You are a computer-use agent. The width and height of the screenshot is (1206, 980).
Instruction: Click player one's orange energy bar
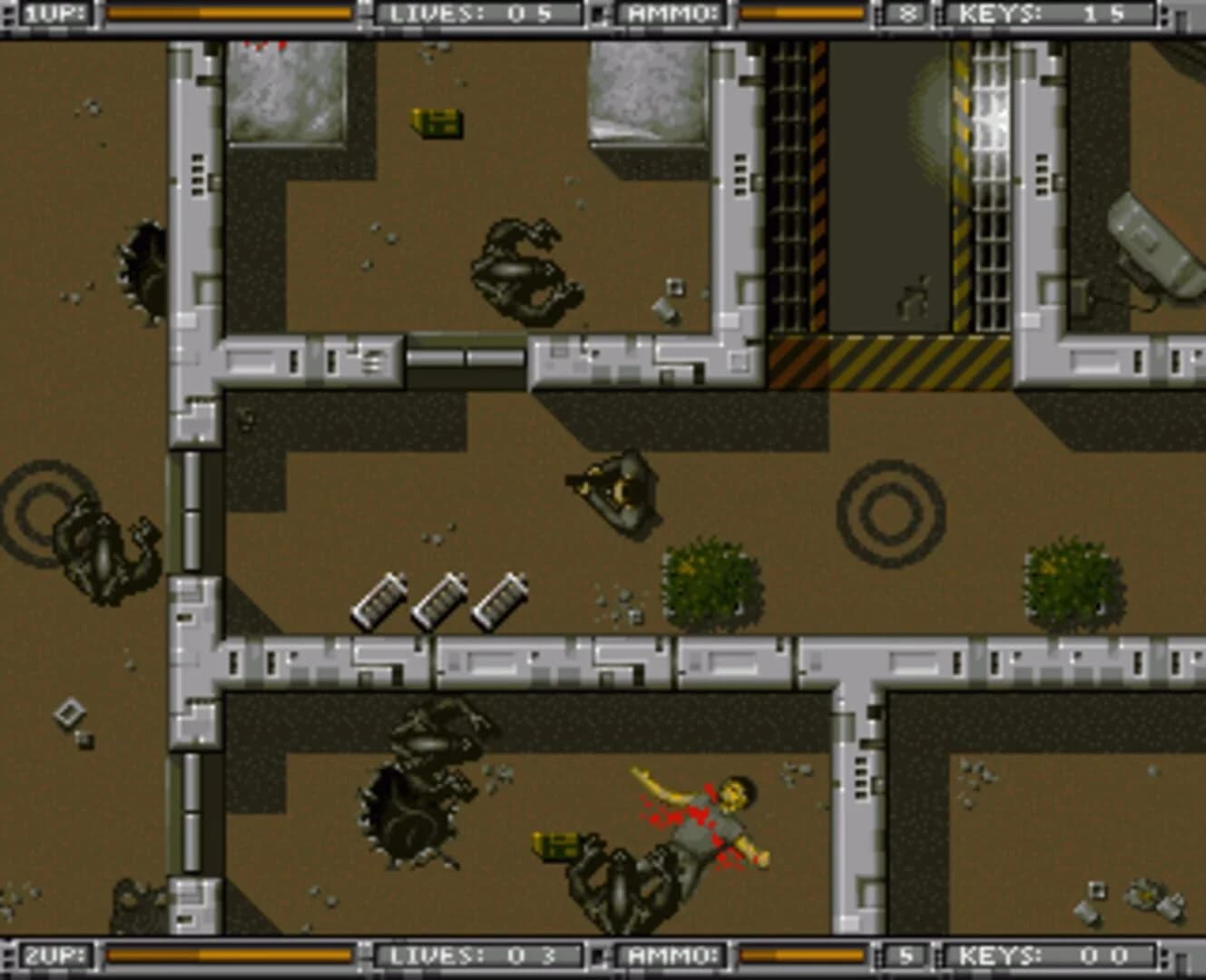(x=227, y=13)
